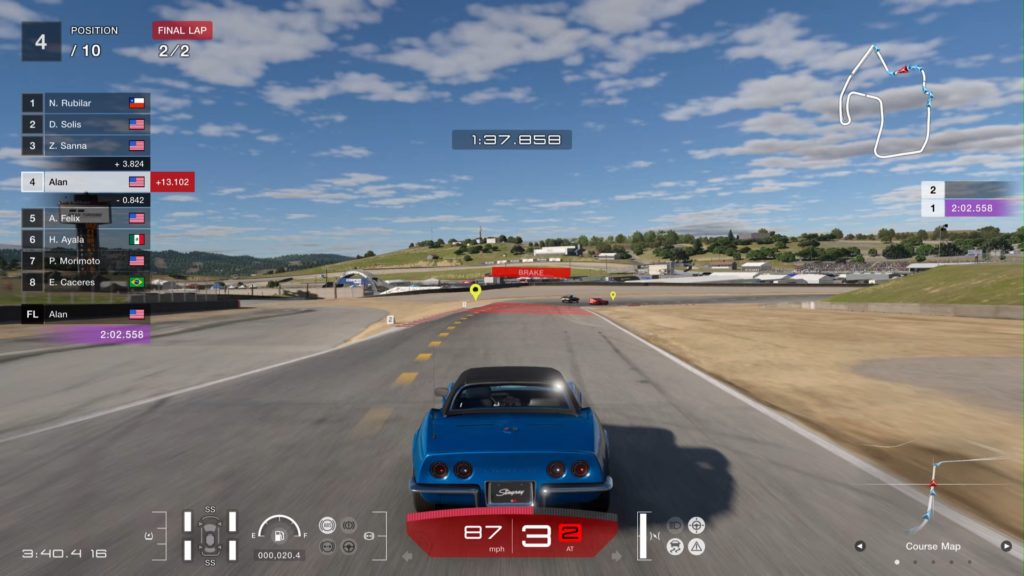Click the left arrow beside Course Map
Screen dimensions: 1024x576
point(859,546)
